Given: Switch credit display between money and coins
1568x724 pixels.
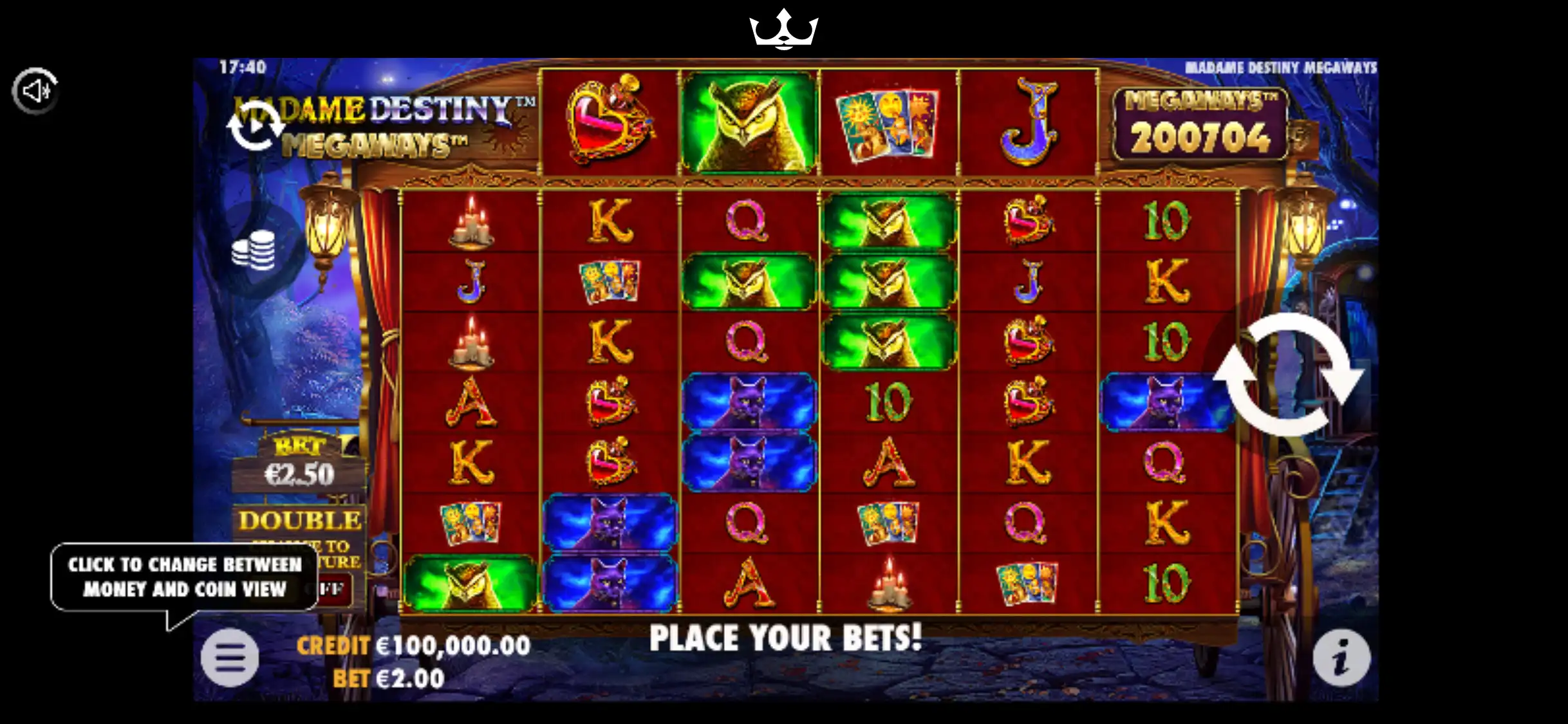Looking at the screenshot, I should click(413, 645).
